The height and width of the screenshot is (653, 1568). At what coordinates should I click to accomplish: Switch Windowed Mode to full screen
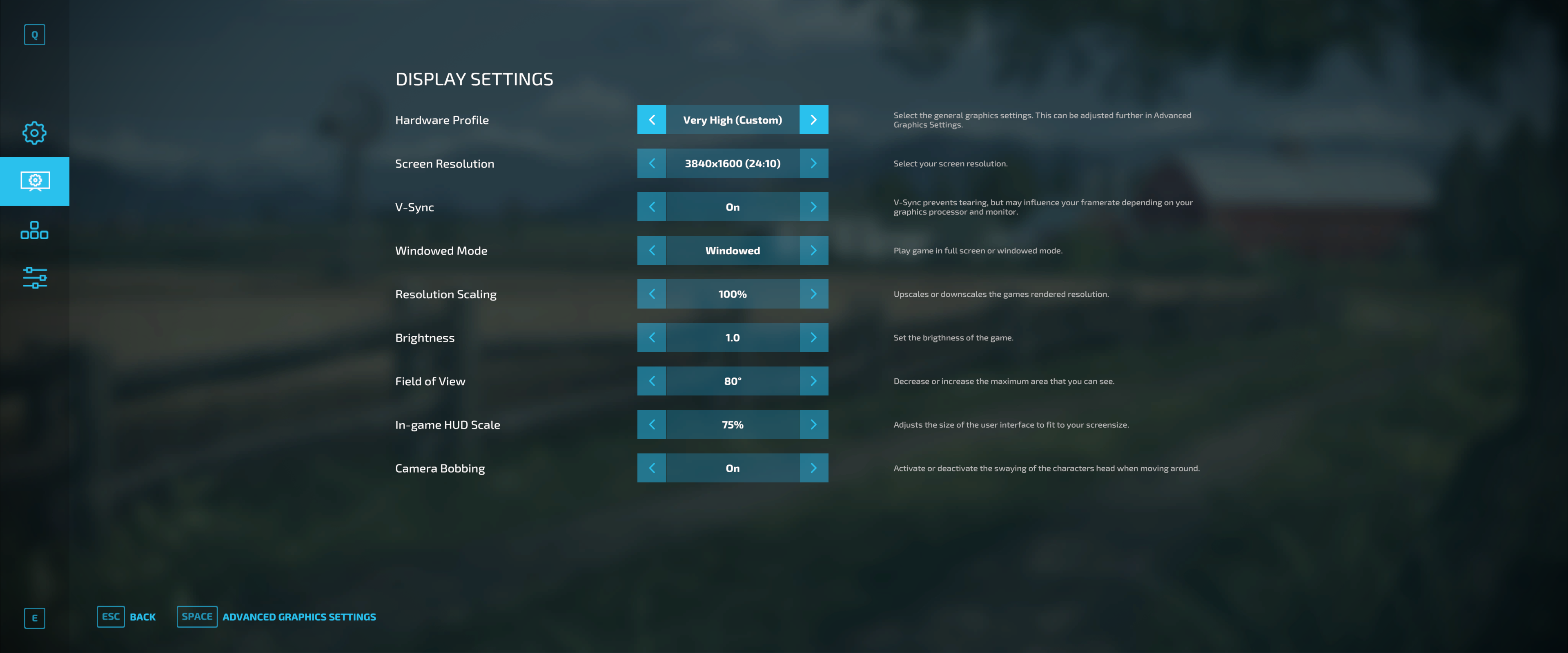pyautogui.click(x=815, y=250)
